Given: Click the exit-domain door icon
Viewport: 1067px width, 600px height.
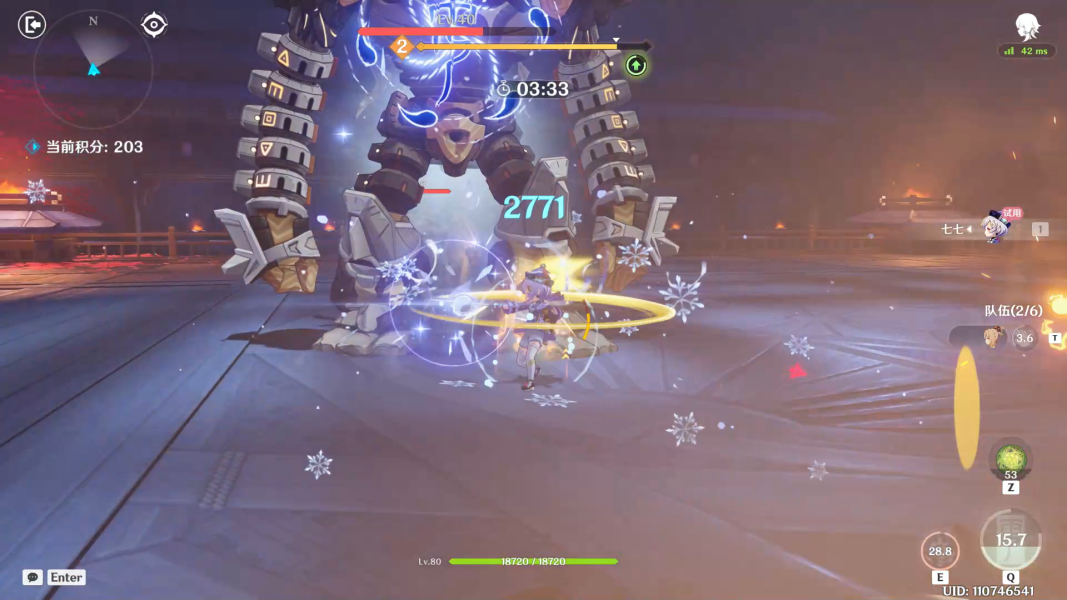Looking at the screenshot, I should coord(32,24).
